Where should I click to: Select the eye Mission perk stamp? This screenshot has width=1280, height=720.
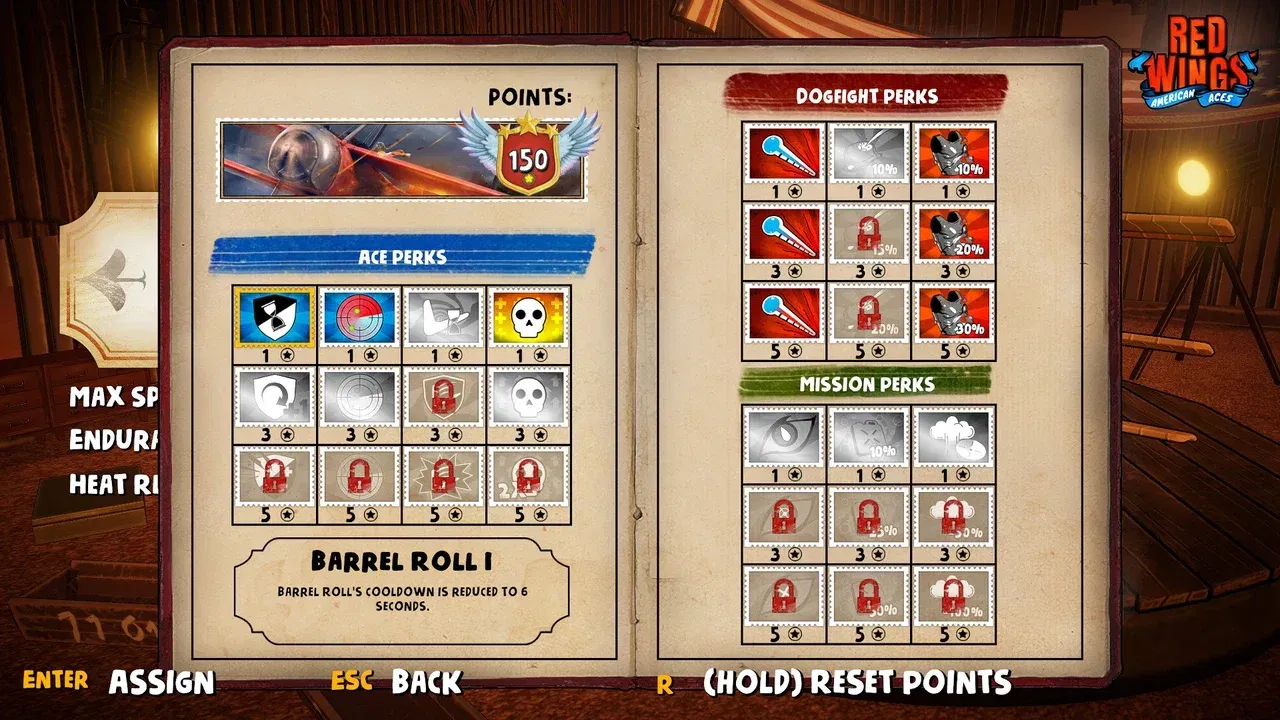pos(785,438)
